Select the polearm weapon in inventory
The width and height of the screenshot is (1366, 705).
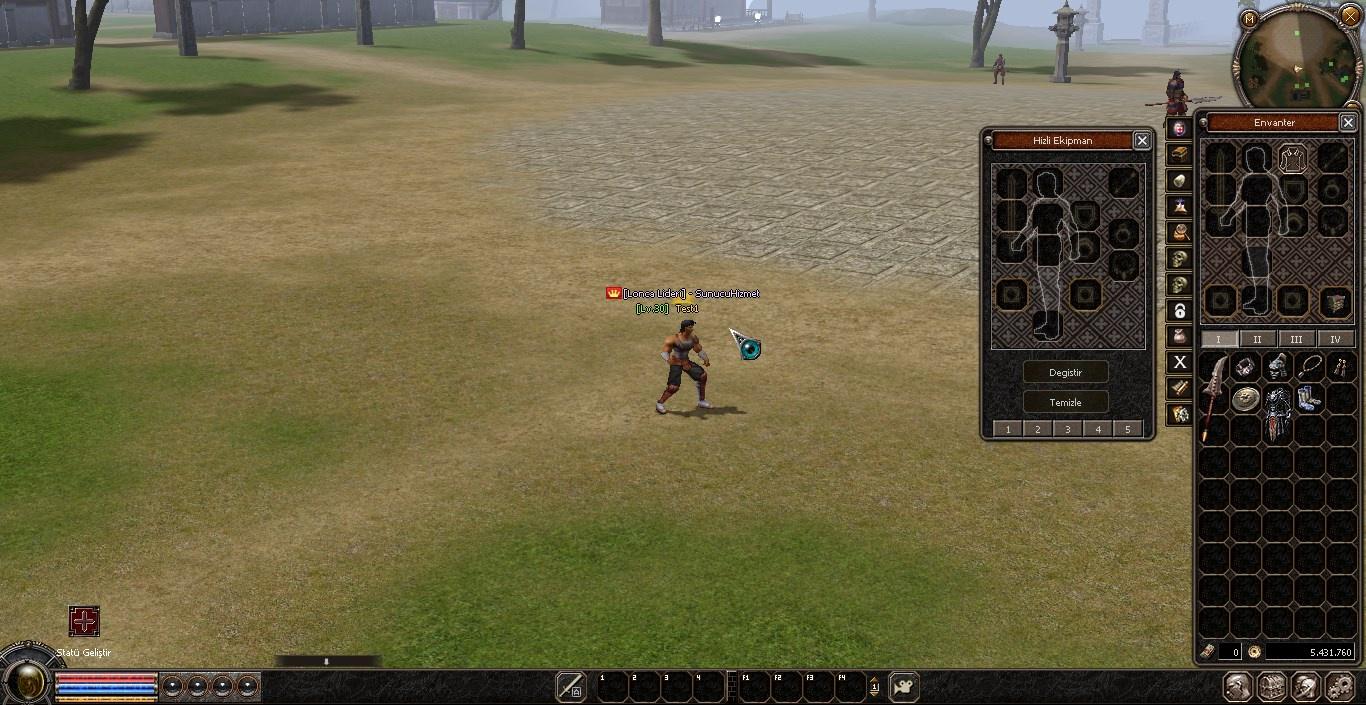[1213, 395]
